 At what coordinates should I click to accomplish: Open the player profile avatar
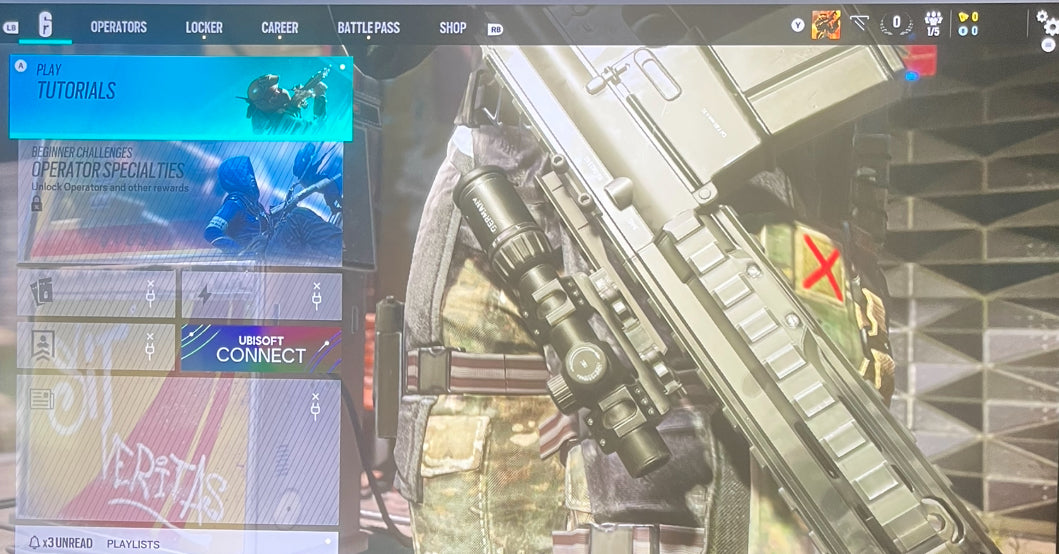(x=825, y=25)
